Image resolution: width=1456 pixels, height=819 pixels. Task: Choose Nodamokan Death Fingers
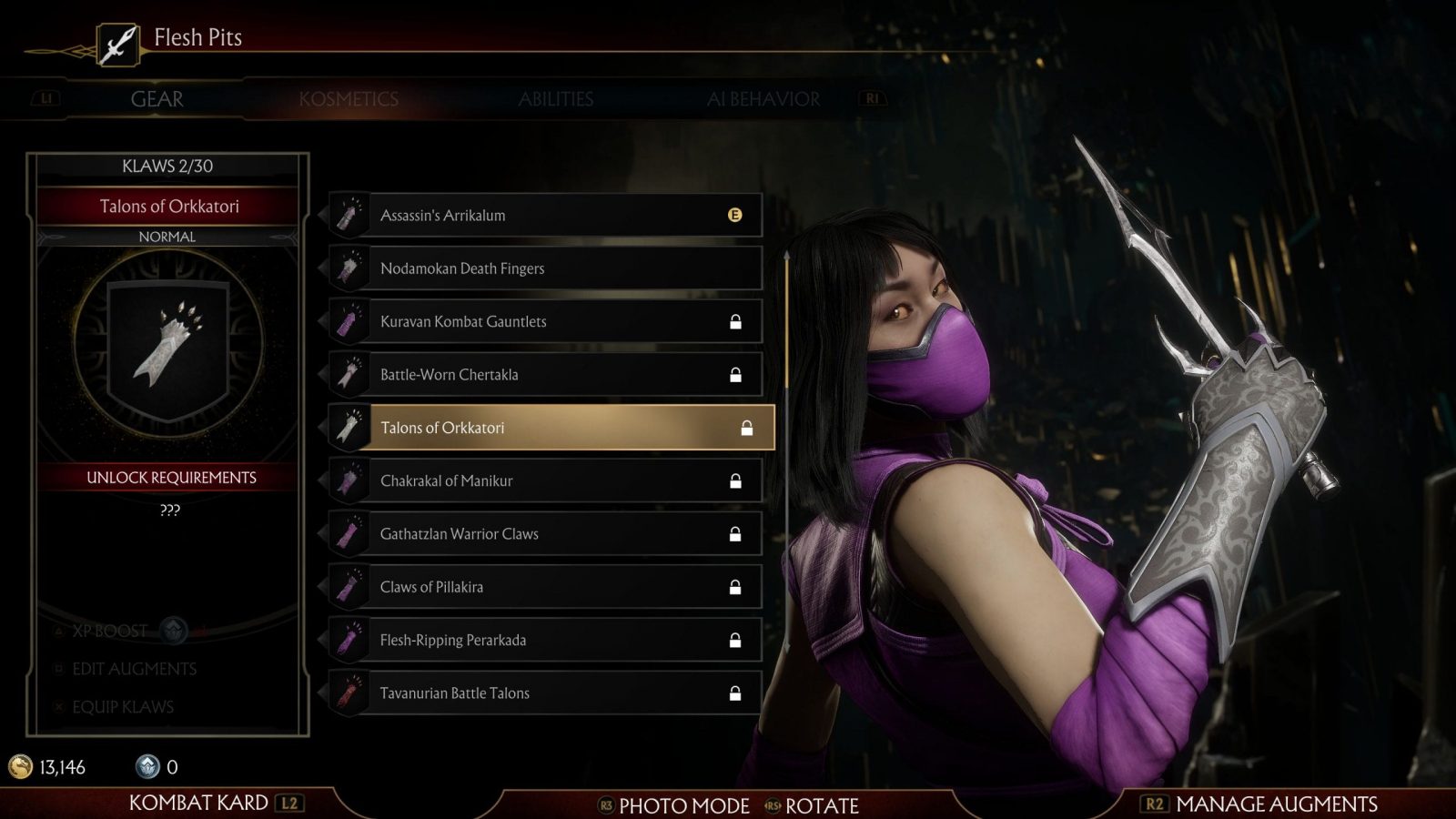tap(546, 268)
